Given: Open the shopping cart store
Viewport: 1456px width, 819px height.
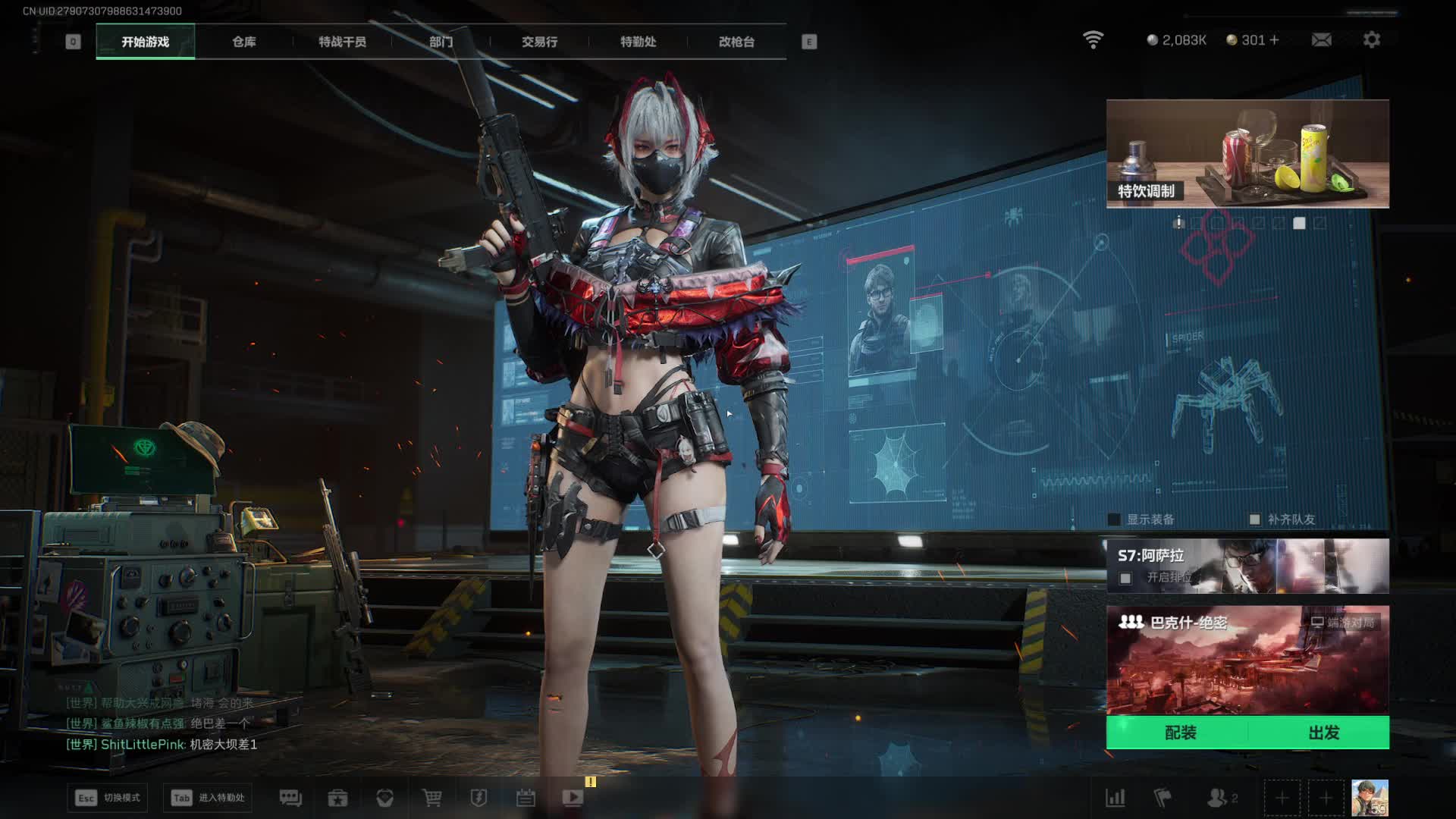Looking at the screenshot, I should click(x=431, y=798).
